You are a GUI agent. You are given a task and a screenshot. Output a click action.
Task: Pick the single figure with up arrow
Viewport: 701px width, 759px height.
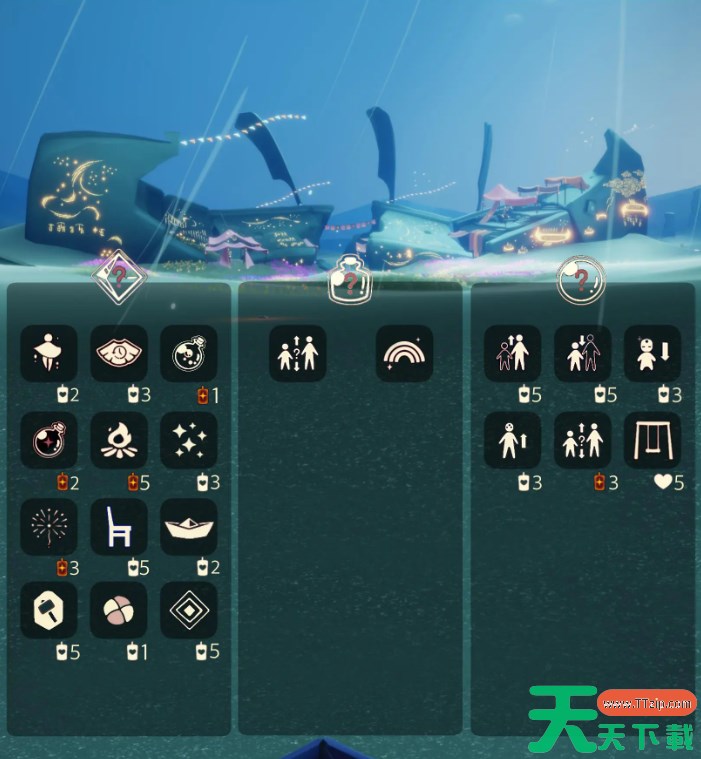512,441
